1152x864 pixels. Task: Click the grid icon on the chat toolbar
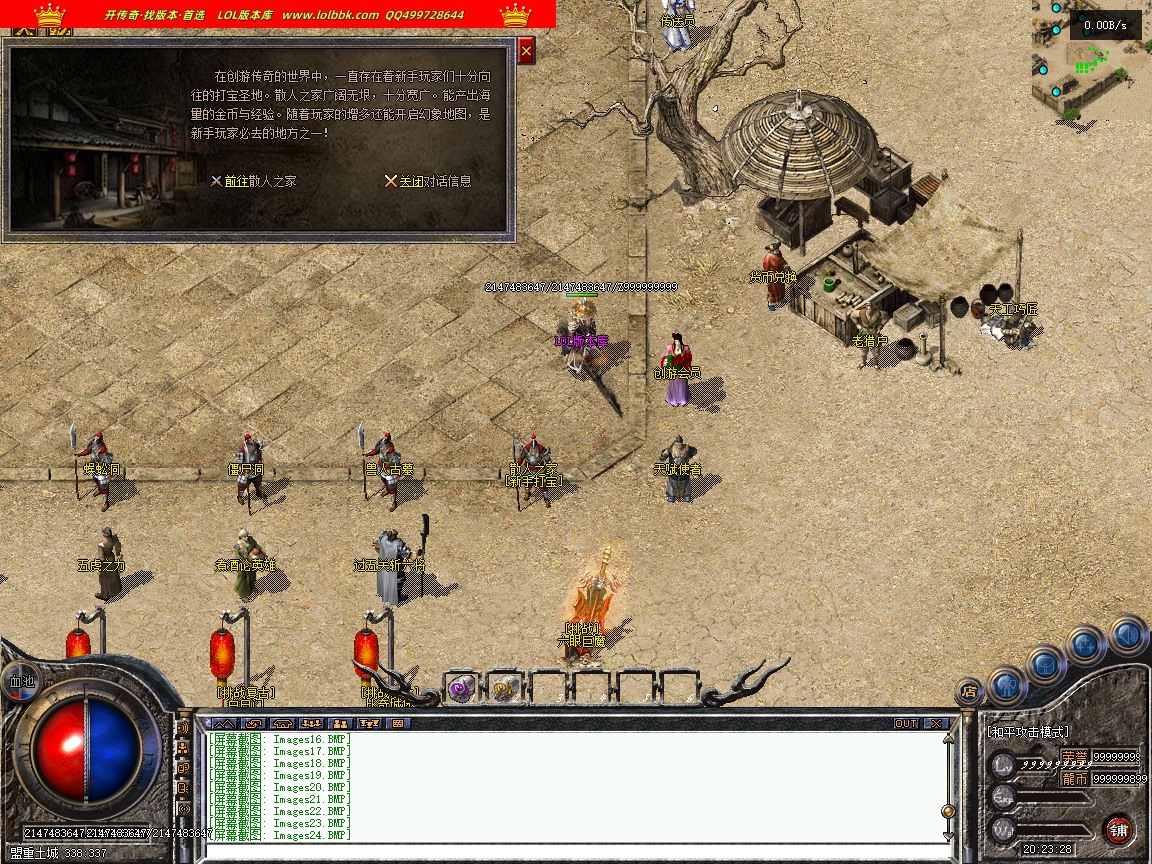click(397, 723)
